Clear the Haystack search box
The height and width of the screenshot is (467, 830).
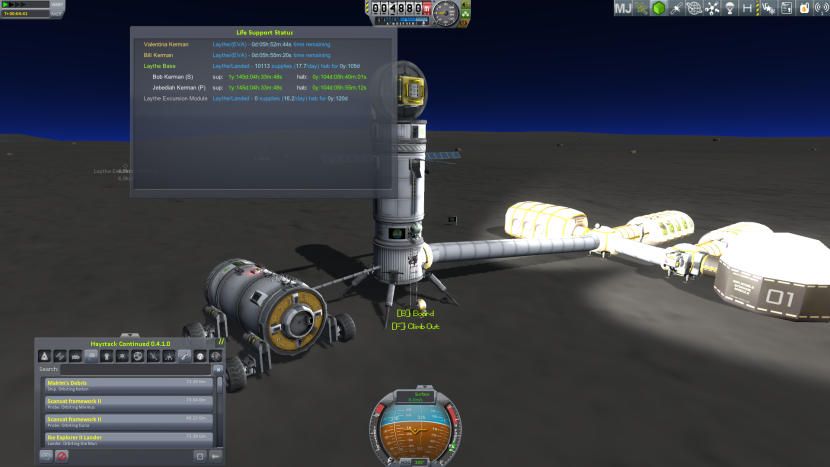[x=218, y=369]
